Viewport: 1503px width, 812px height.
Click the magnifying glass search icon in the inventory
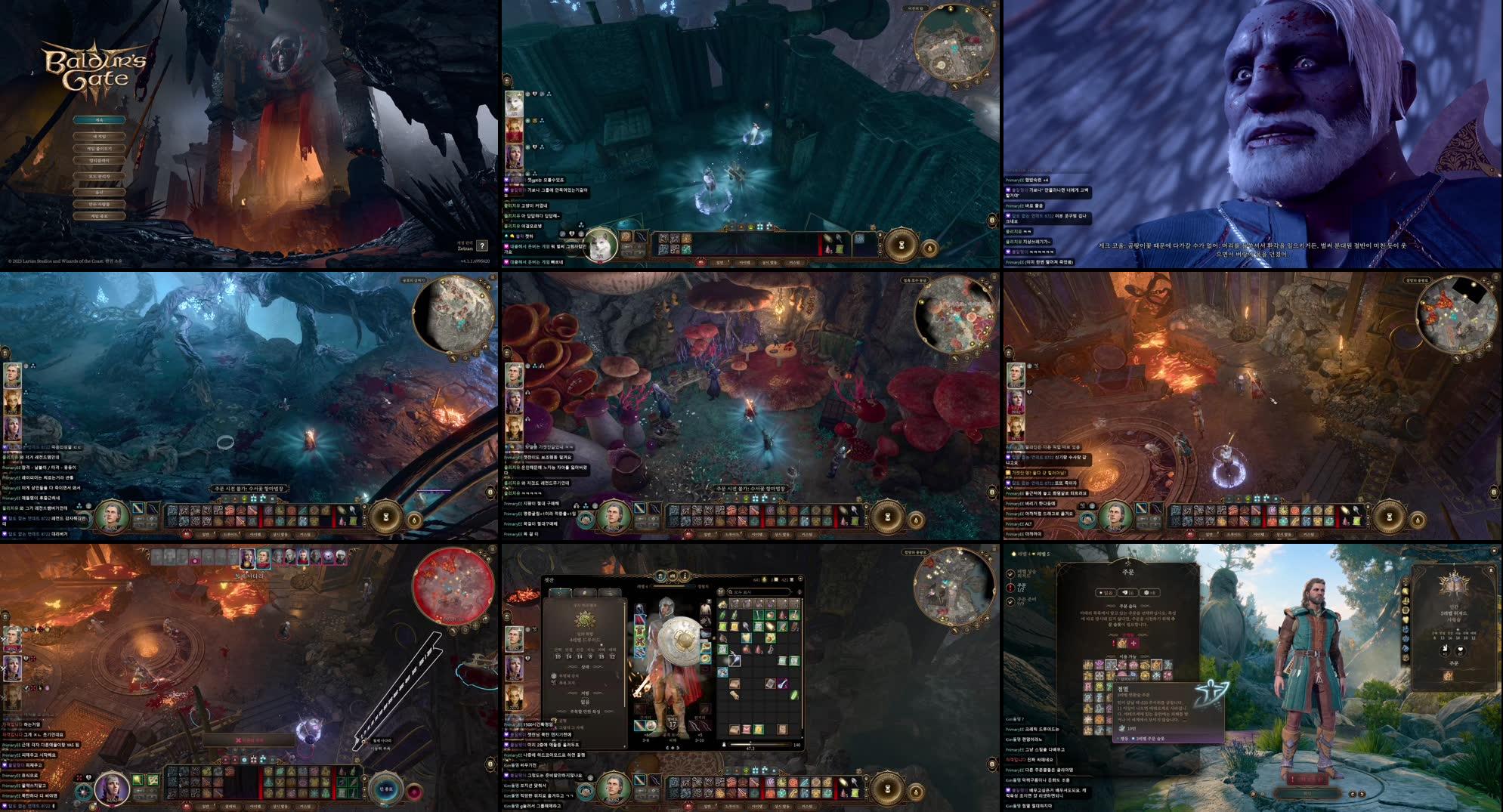729,591
